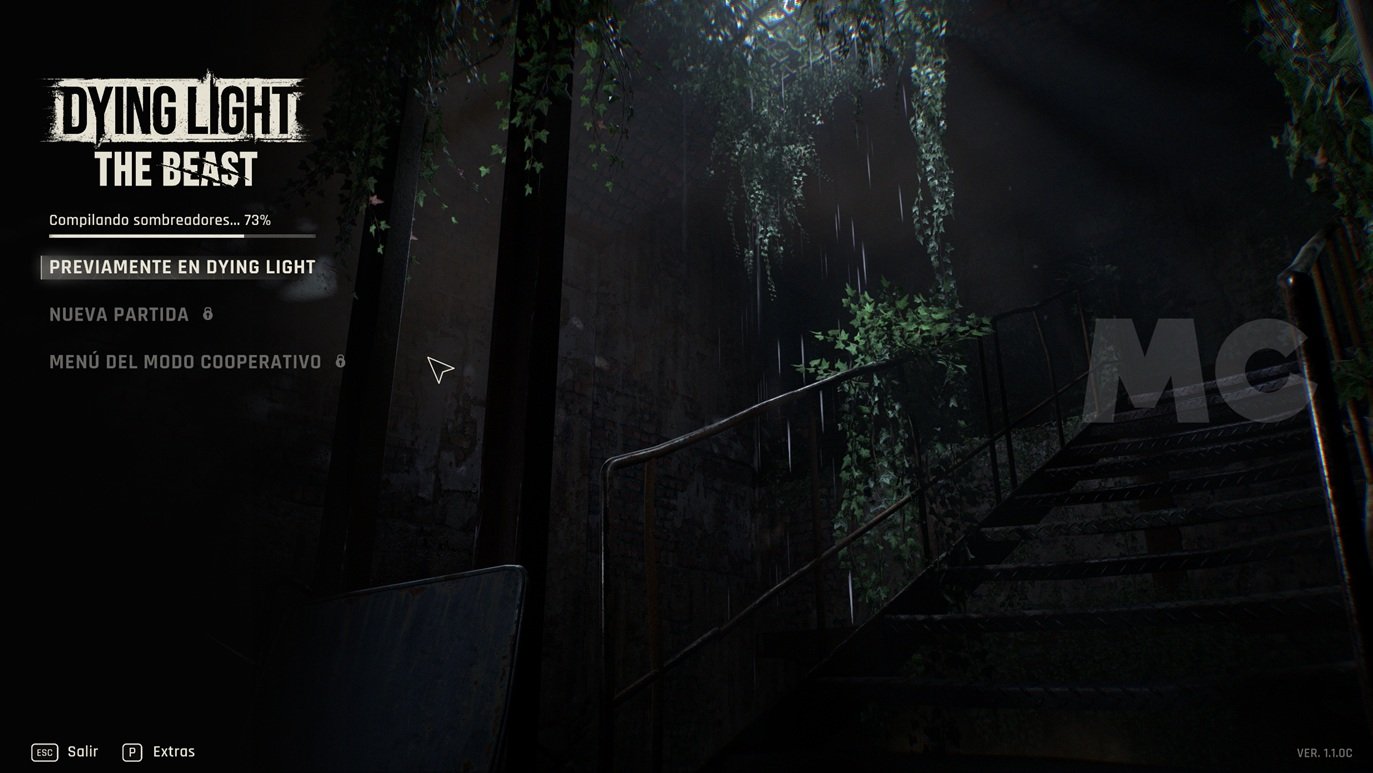
Task: Choose the Nueva Partida menu option
Action: 119,314
